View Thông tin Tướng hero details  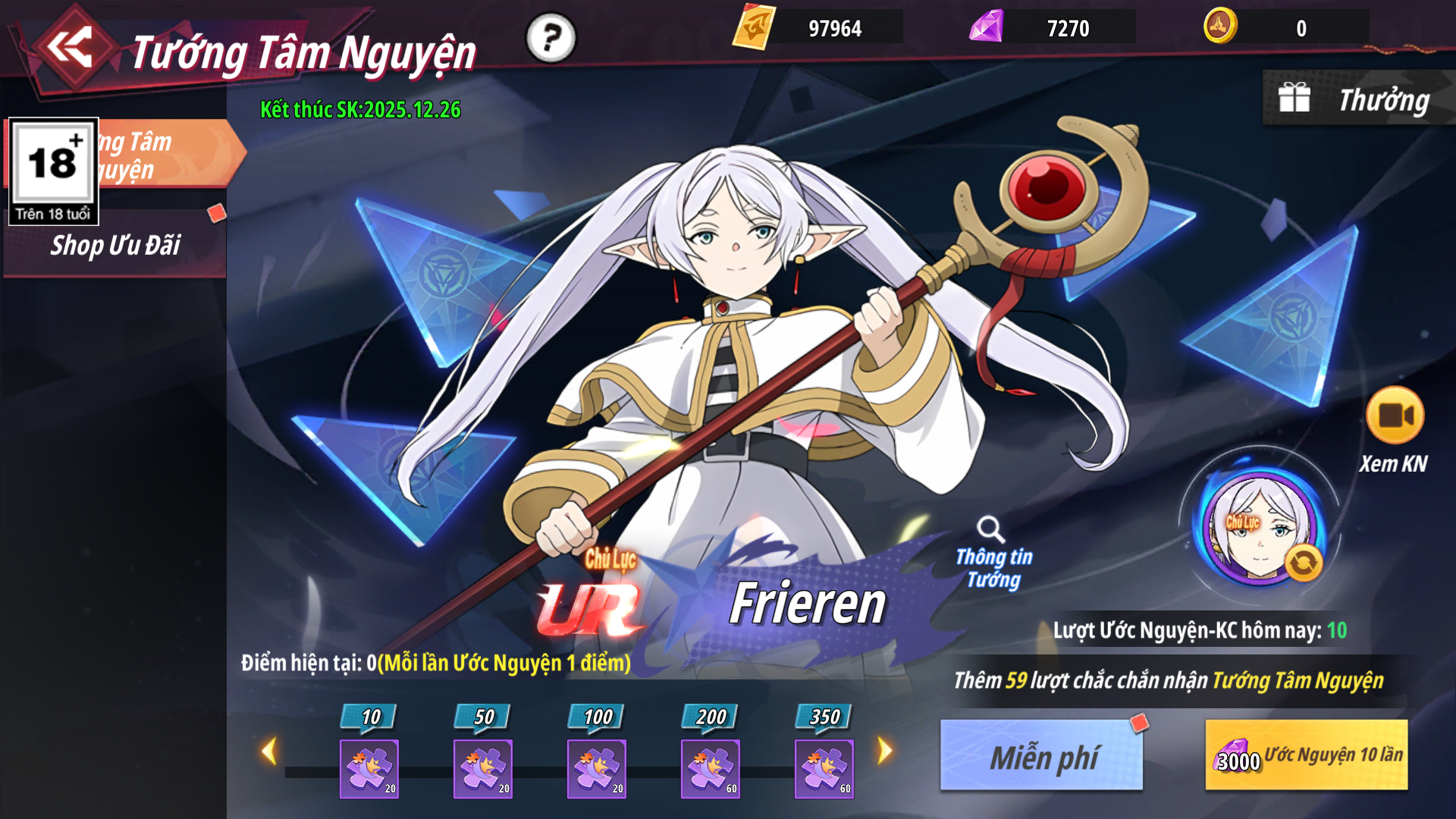click(x=993, y=554)
